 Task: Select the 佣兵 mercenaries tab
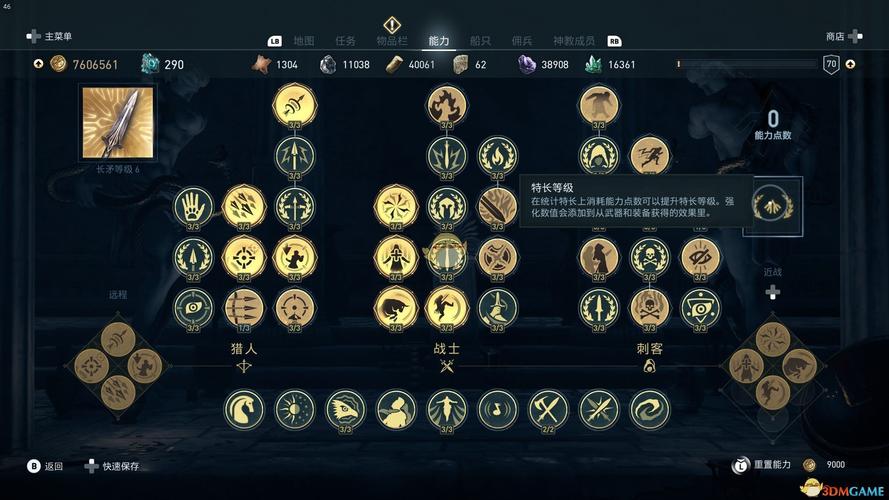(x=521, y=41)
